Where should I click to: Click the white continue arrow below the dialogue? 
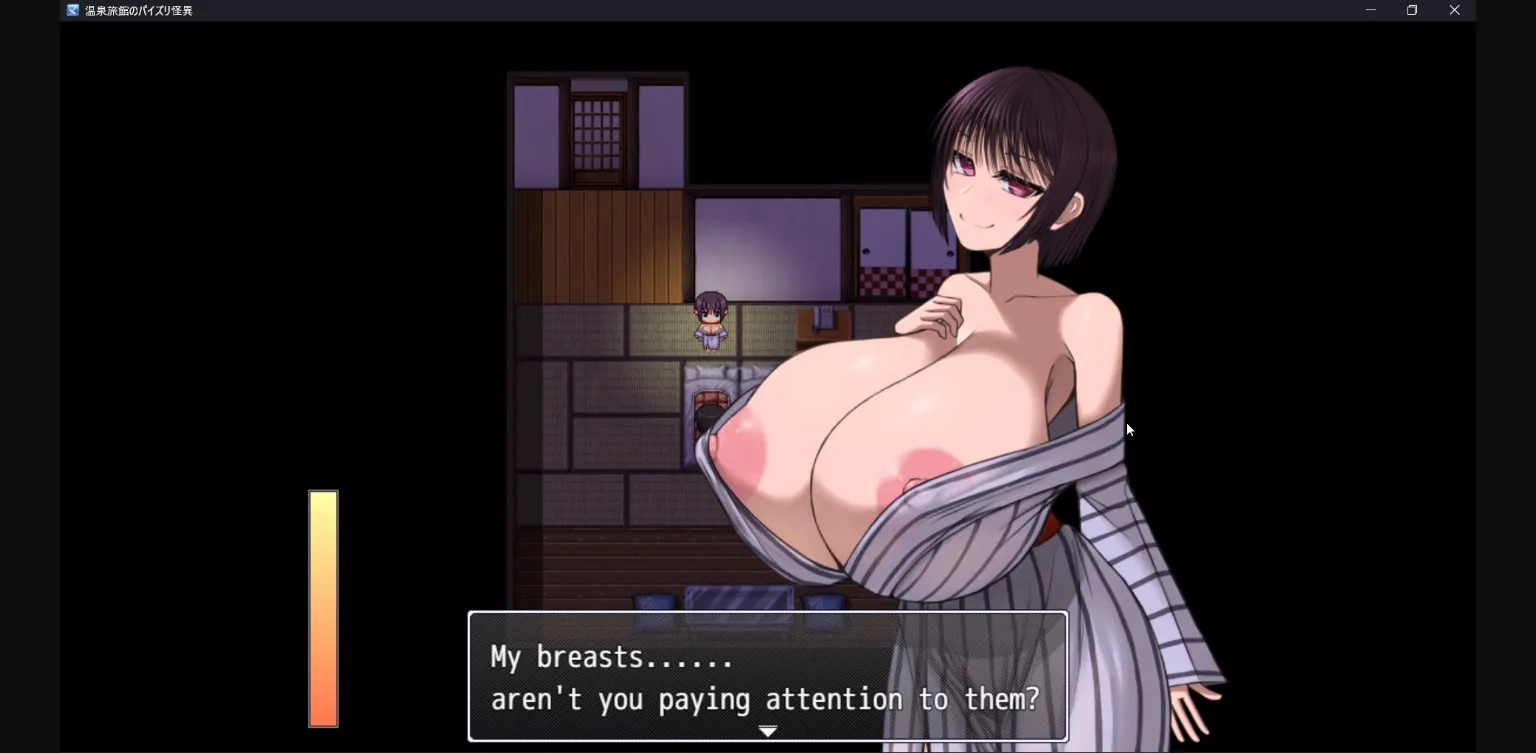tap(767, 731)
